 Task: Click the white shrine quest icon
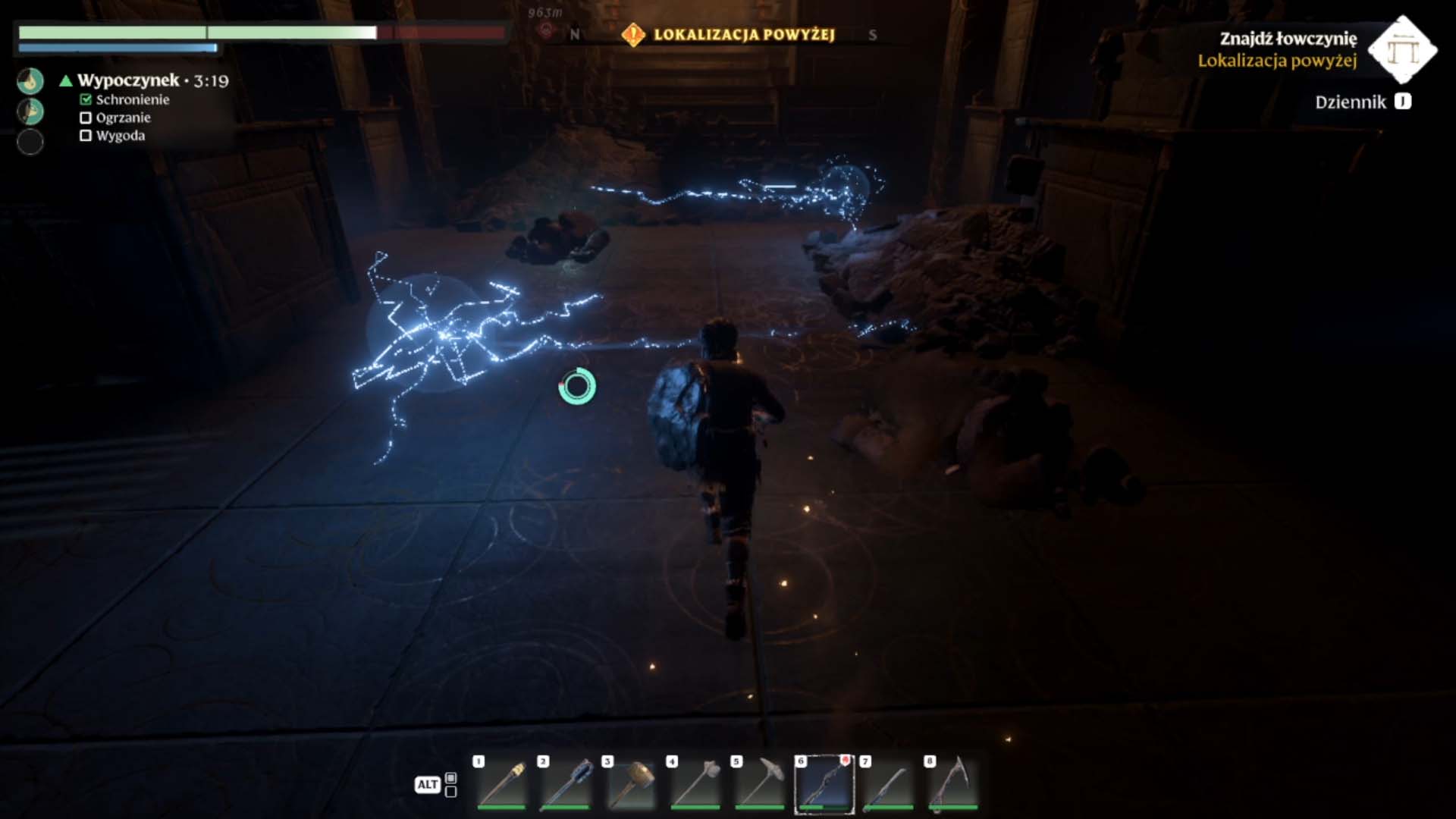(x=1402, y=49)
